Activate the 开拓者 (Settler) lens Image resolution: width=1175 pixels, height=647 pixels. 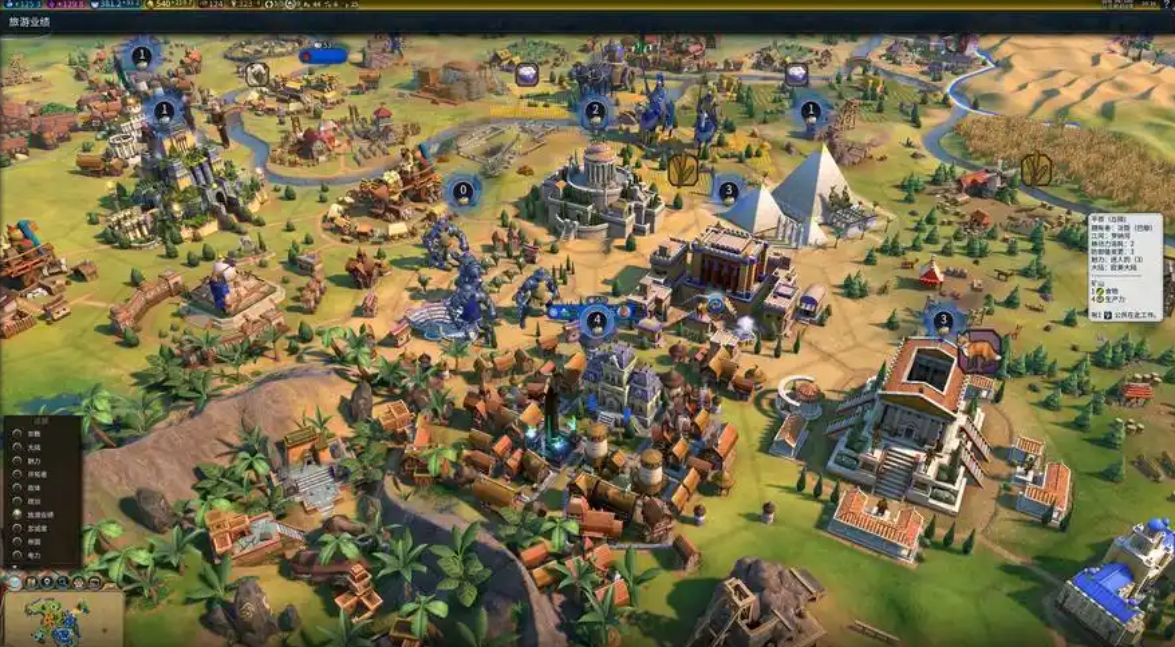pos(17,474)
